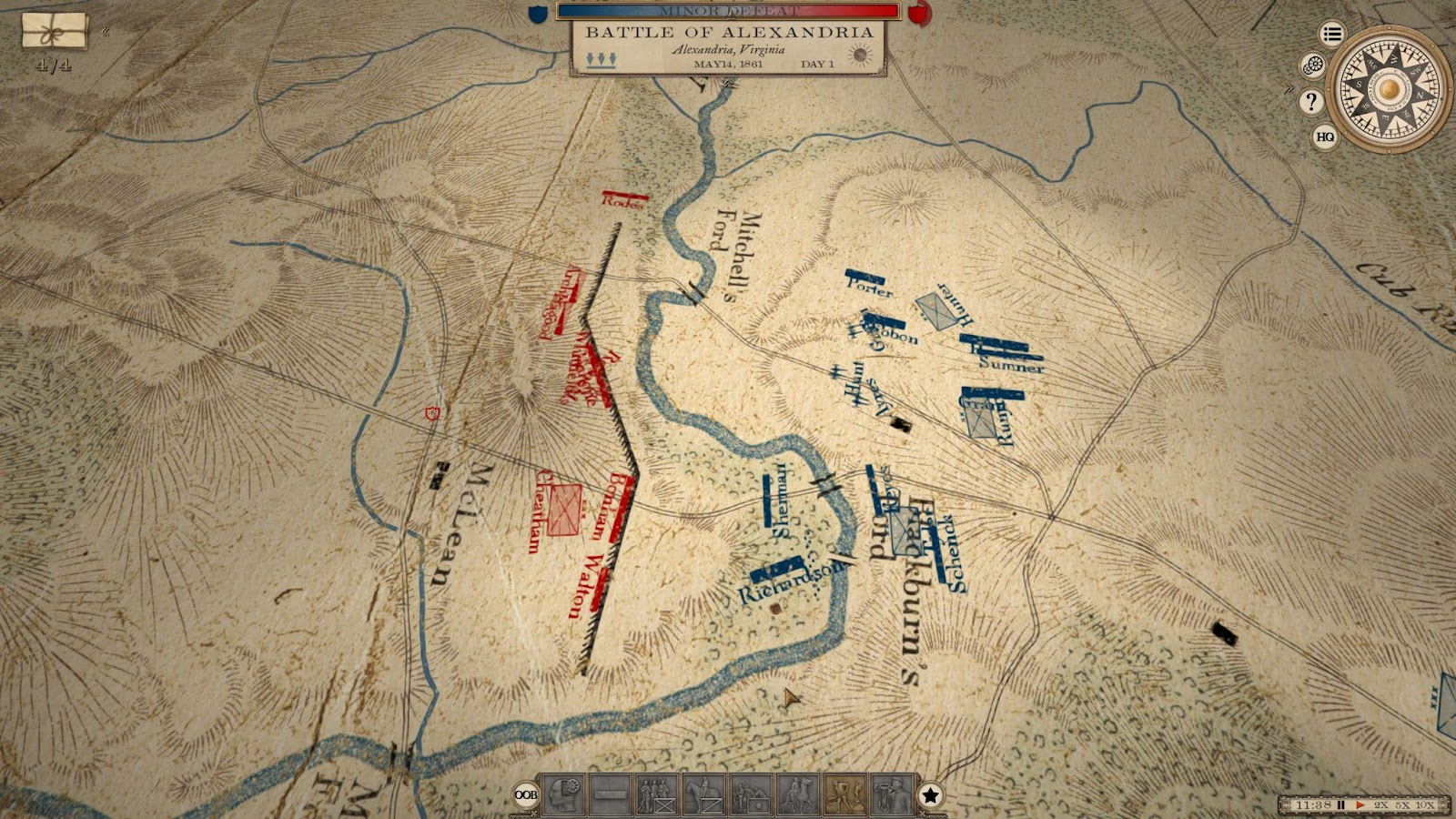Pause the battle clock
This screenshot has height=819, width=1456.
(x=1341, y=805)
